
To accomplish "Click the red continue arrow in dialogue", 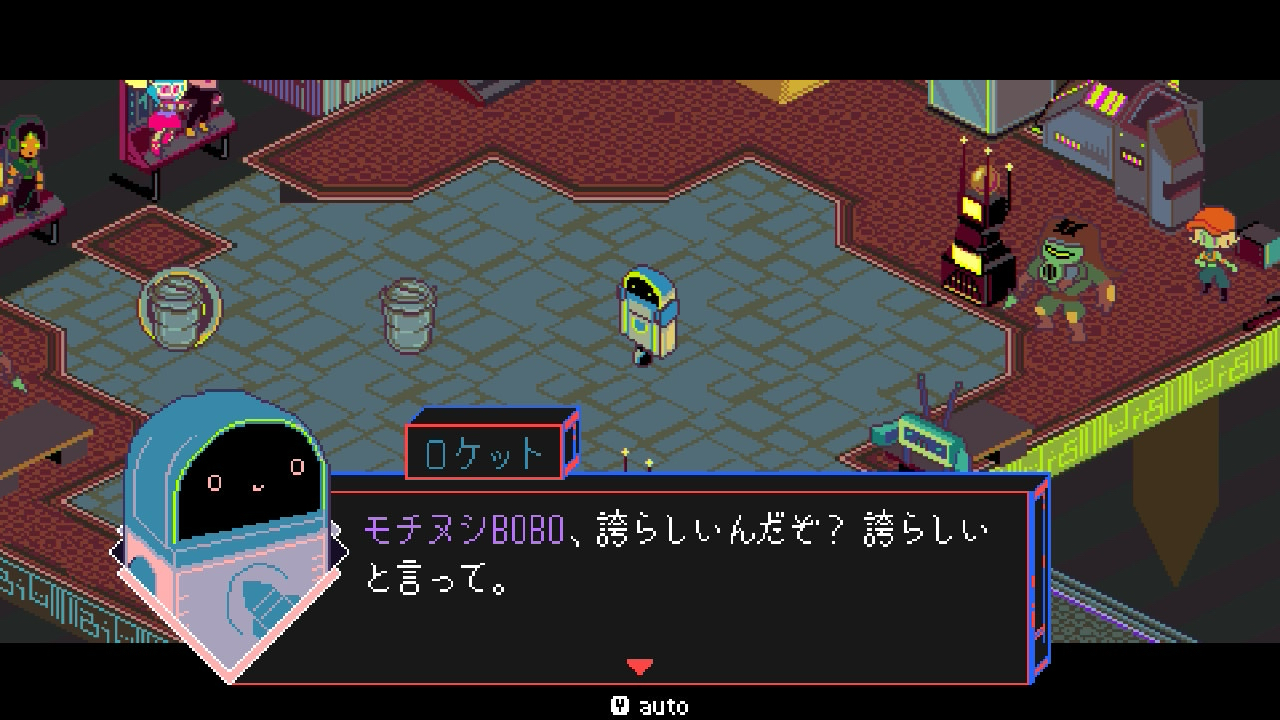I will click(639, 666).
